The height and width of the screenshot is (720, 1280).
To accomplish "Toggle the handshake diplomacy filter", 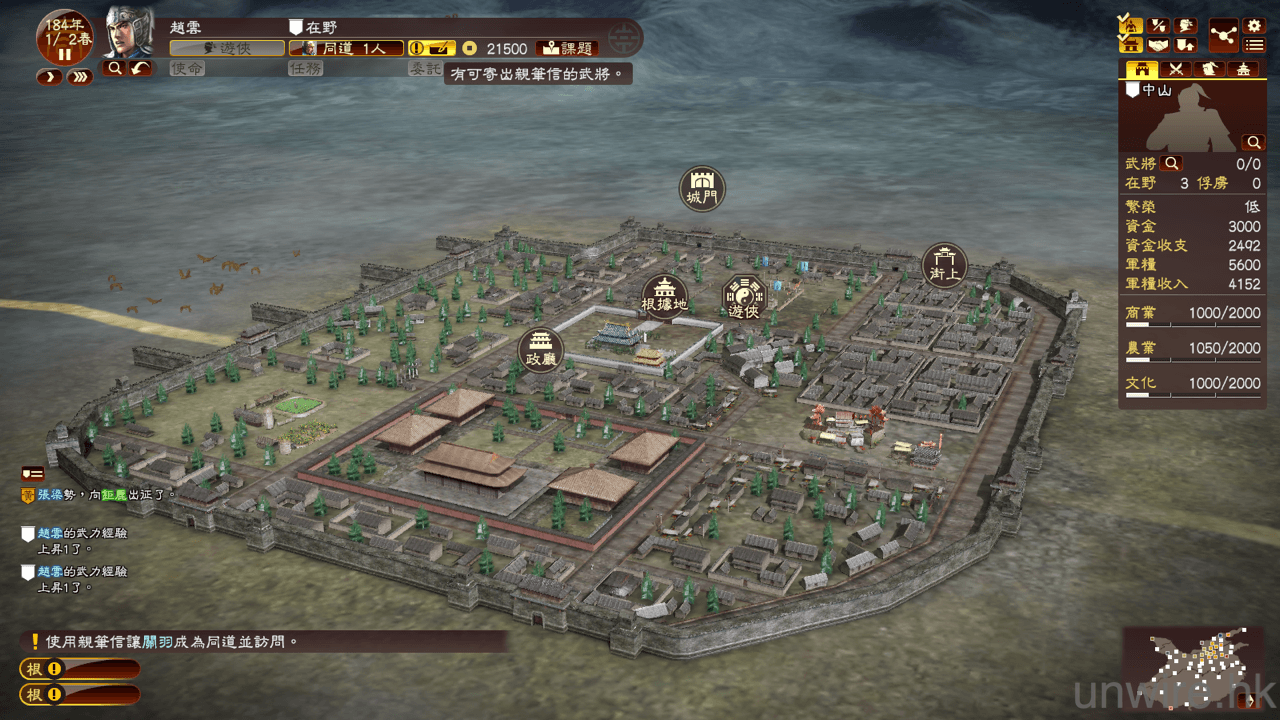I will pyautogui.click(x=1158, y=45).
